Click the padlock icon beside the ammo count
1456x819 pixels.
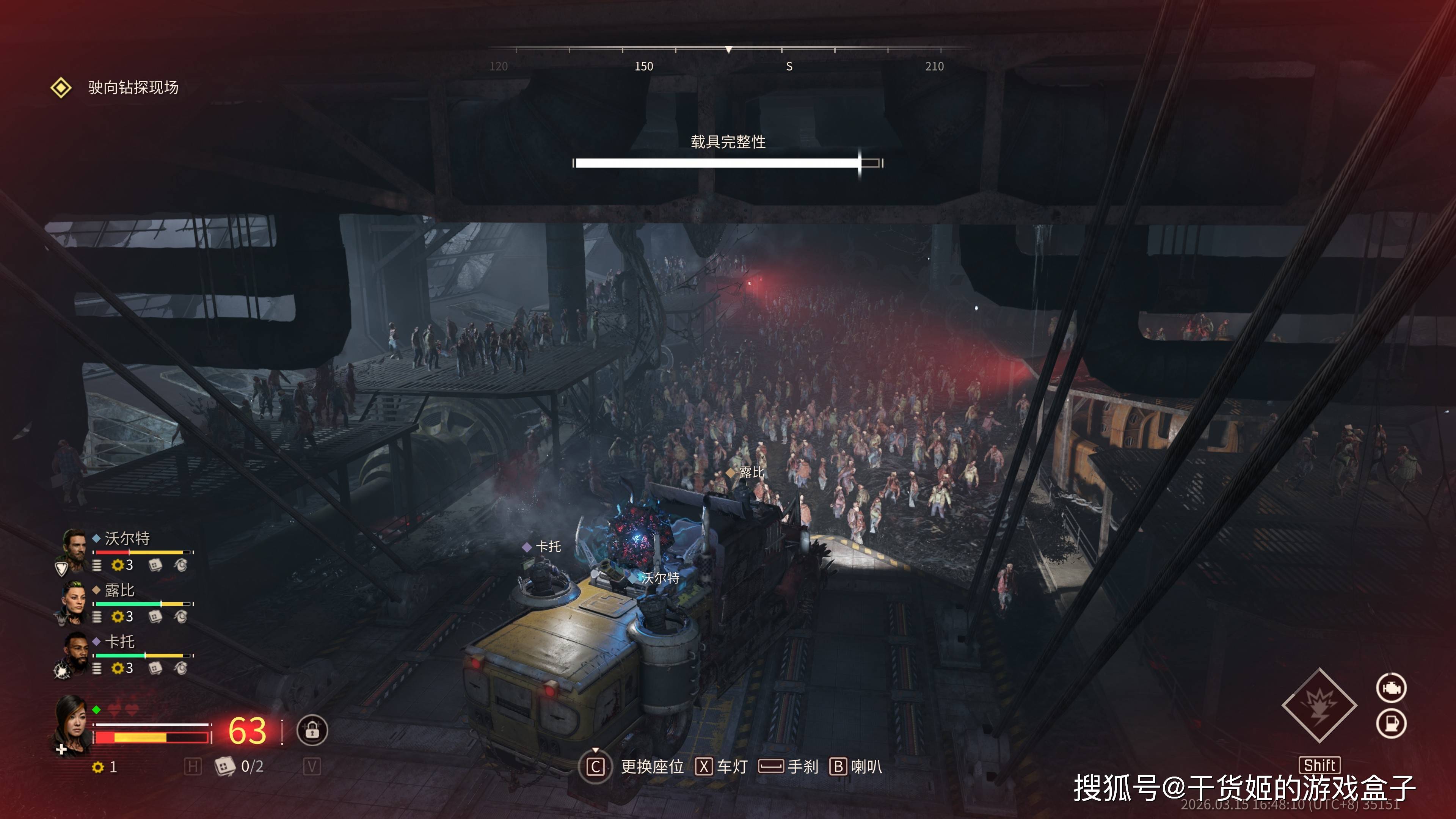[312, 730]
